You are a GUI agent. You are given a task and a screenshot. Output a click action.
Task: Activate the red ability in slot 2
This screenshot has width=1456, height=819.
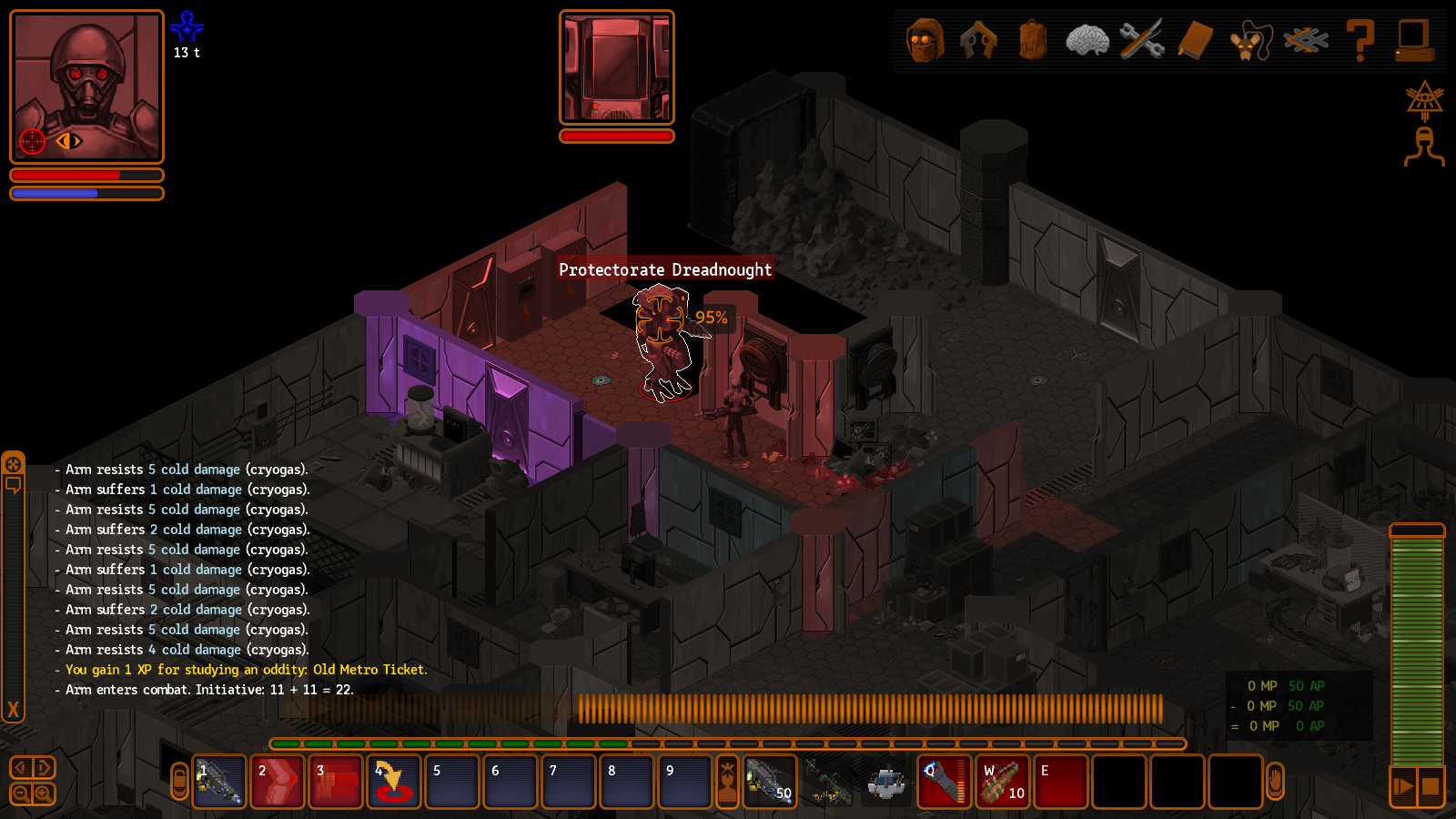(278, 782)
